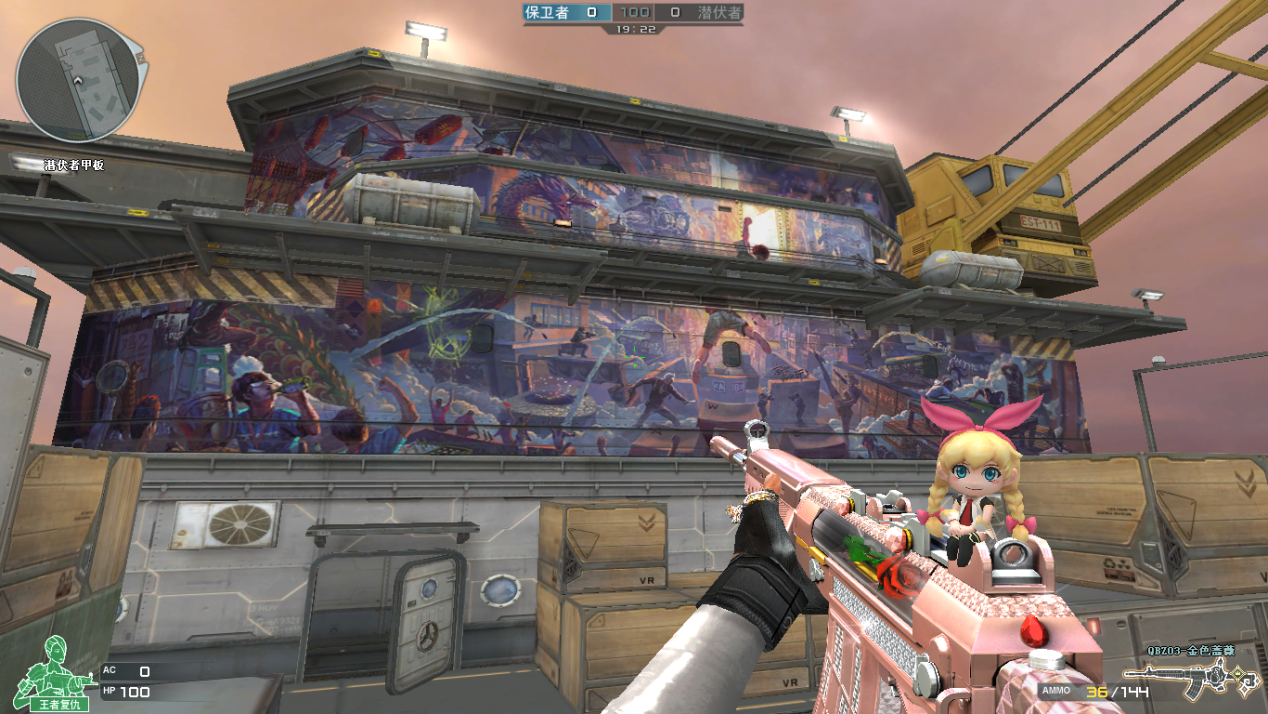Click the circular minimap radar
Screen dimensions: 1268x714
click(x=76, y=79)
